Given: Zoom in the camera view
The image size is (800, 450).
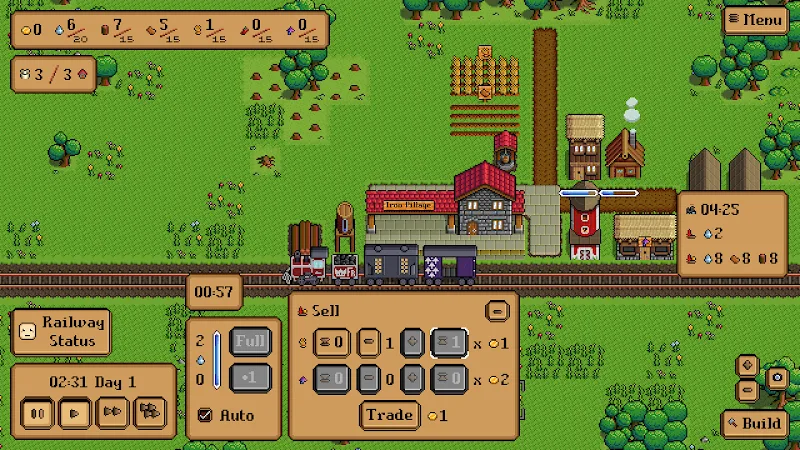Looking at the screenshot, I should pyautogui.click(x=747, y=365).
